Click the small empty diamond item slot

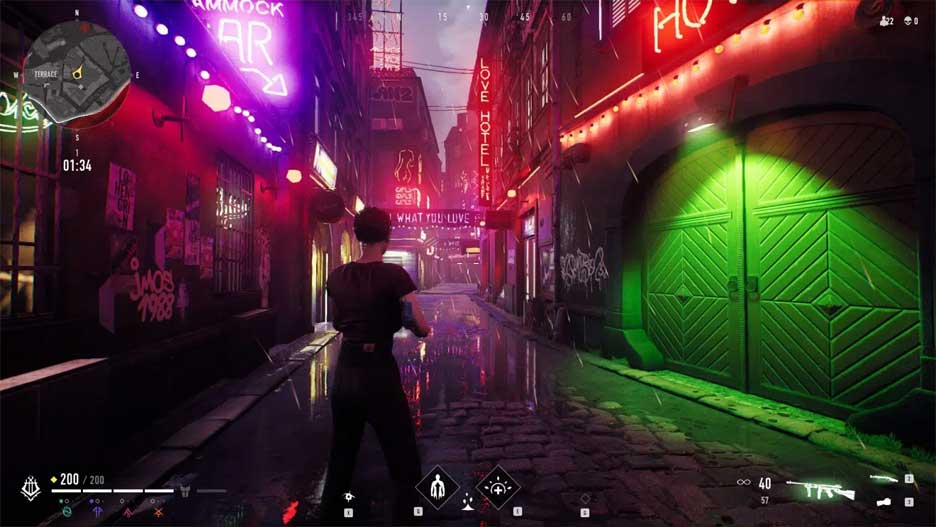(585, 497)
